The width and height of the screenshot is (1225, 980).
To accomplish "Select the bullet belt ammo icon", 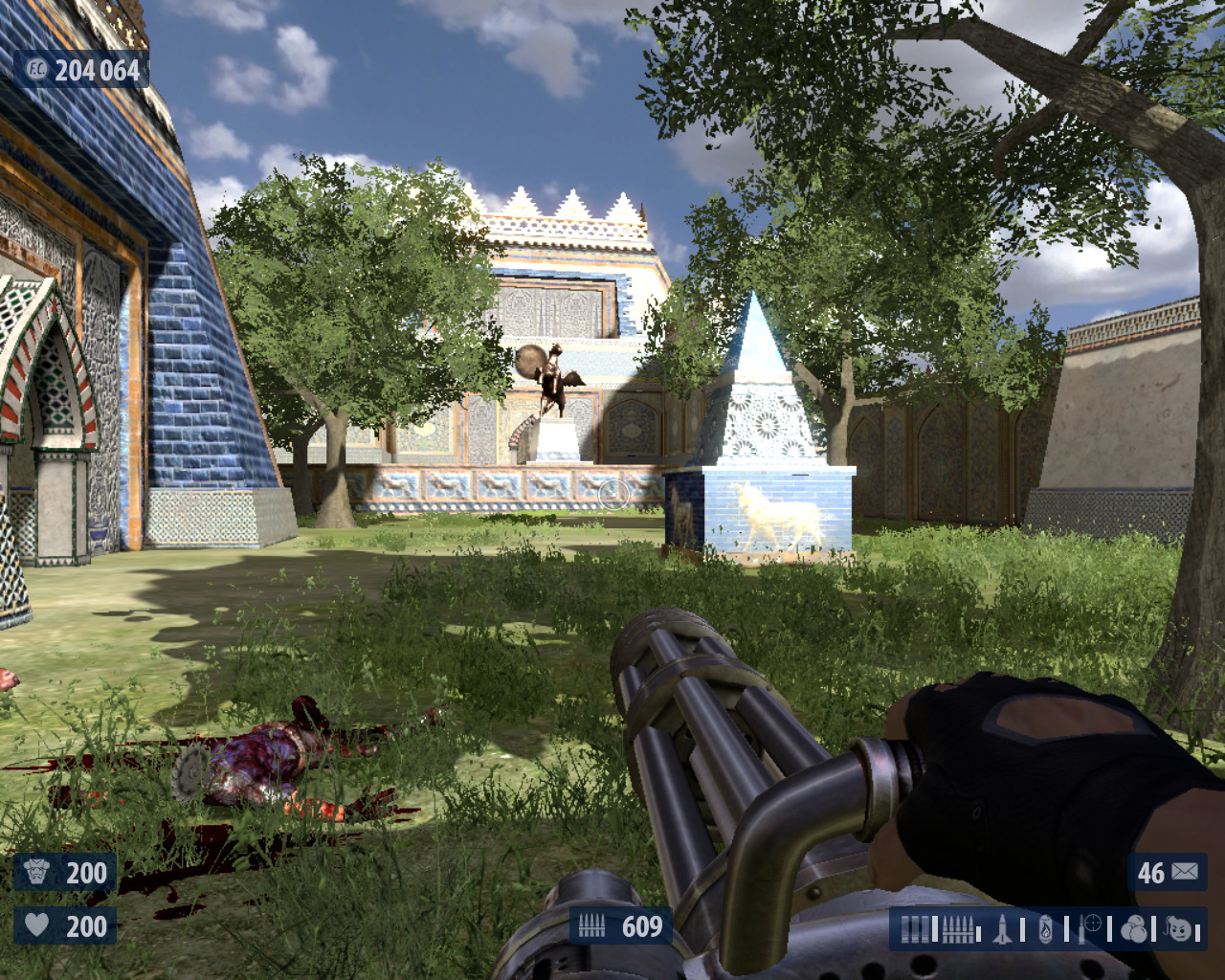I will pos(958,929).
